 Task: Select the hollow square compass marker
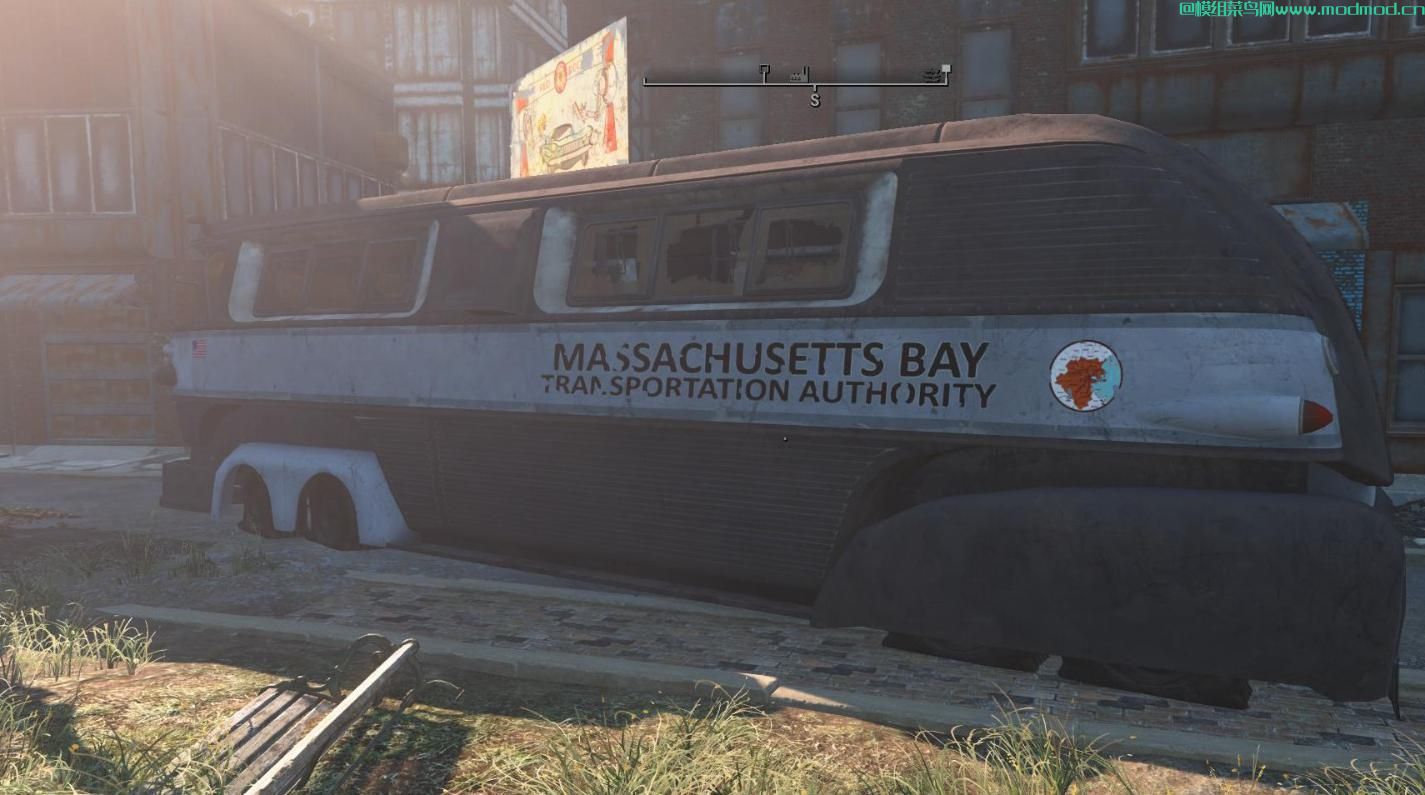[x=764, y=70]
